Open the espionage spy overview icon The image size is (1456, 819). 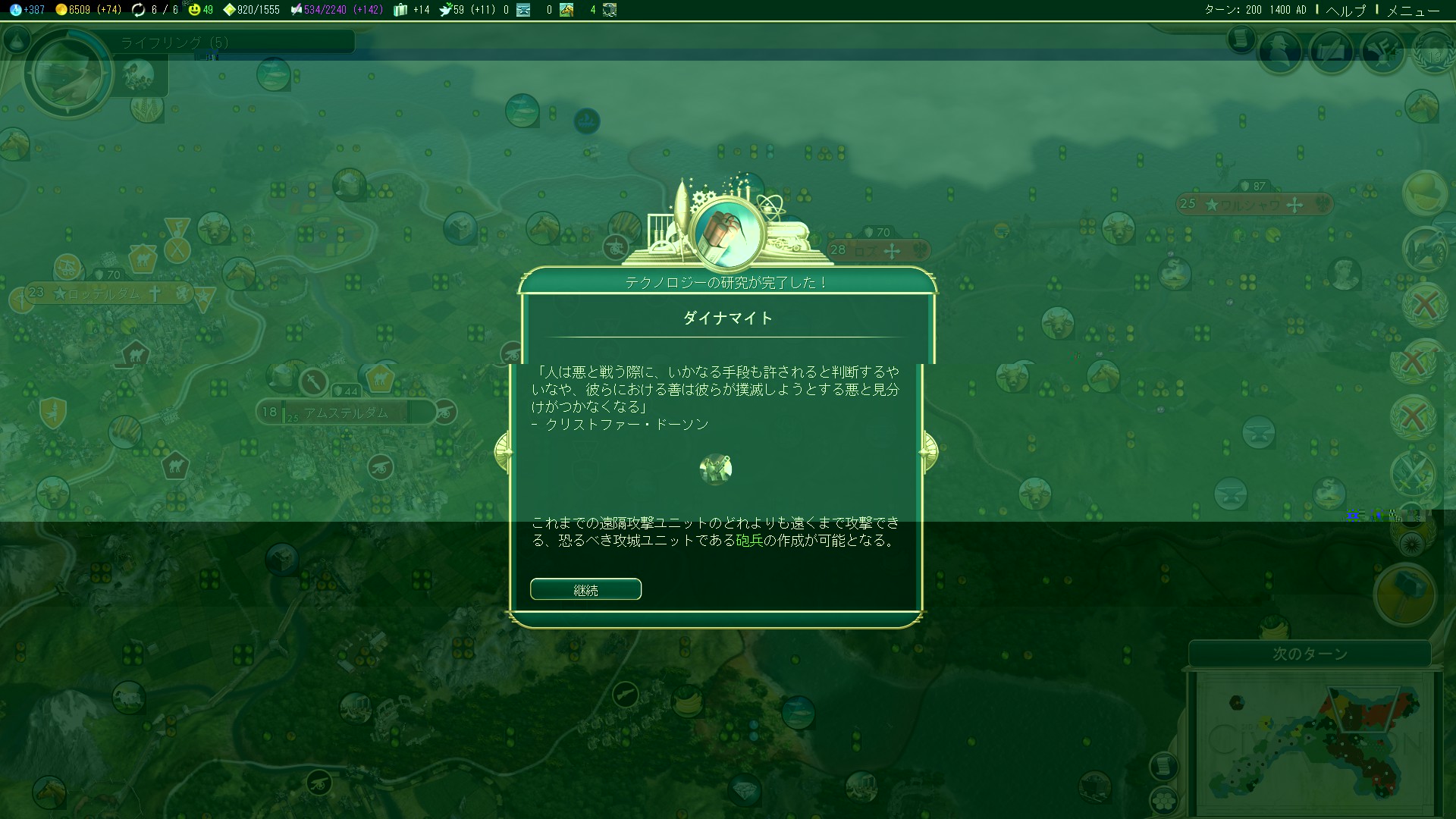pyautogui.click(x=1280, y=52)
